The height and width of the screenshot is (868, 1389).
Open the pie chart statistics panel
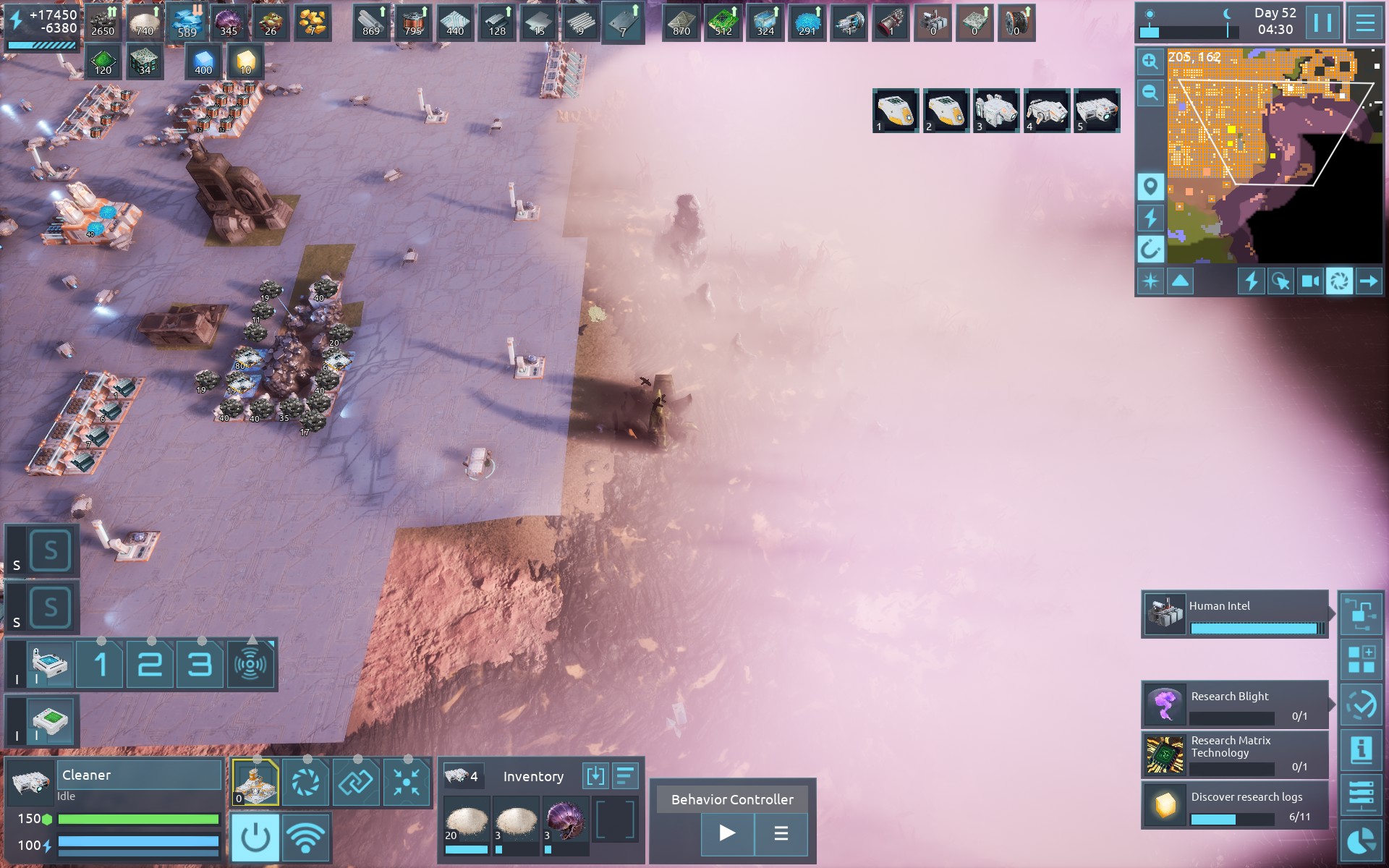pyautogui.click(x=1362, y=841)
